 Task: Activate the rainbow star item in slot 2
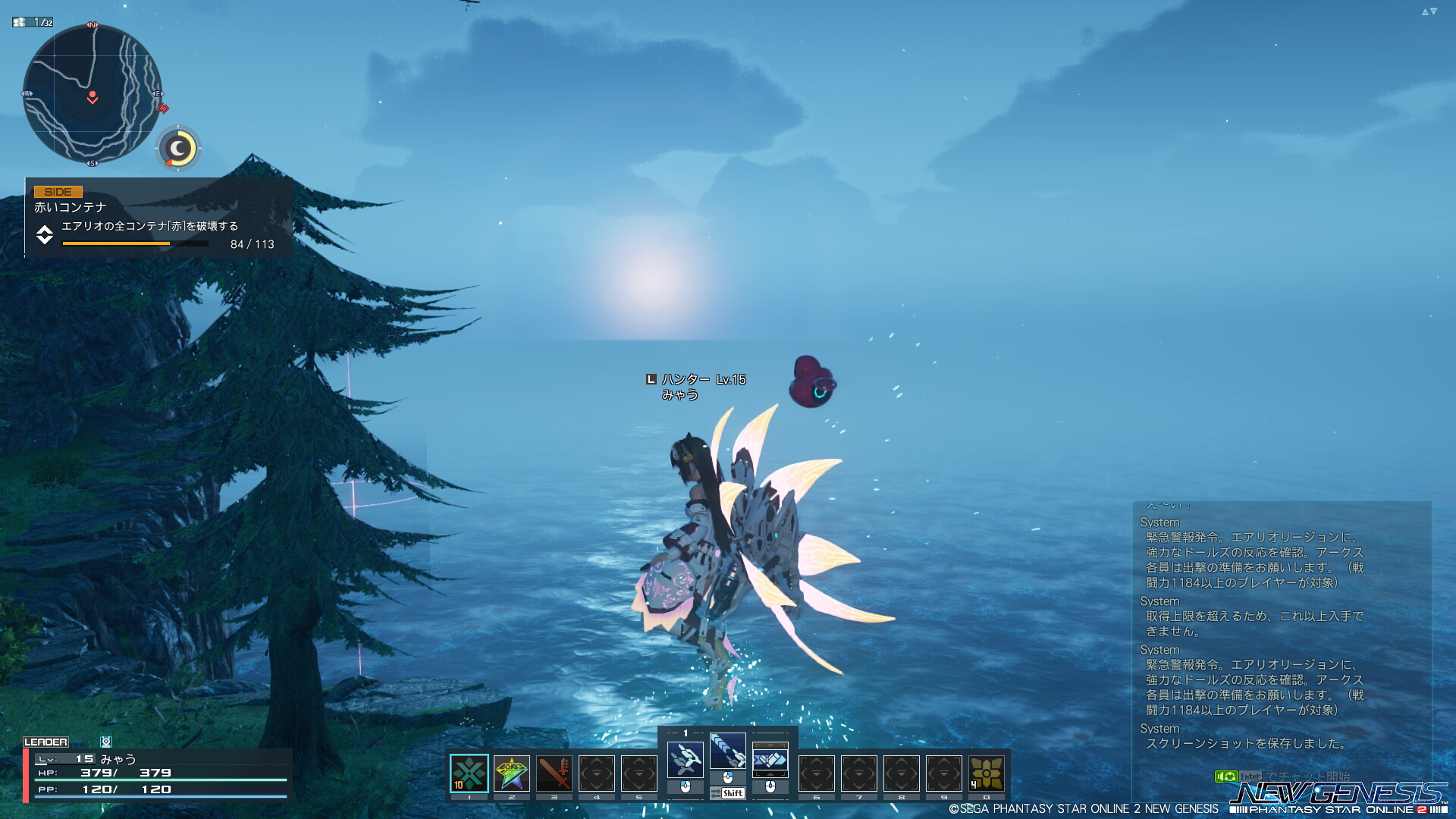(x=512, y=773)
